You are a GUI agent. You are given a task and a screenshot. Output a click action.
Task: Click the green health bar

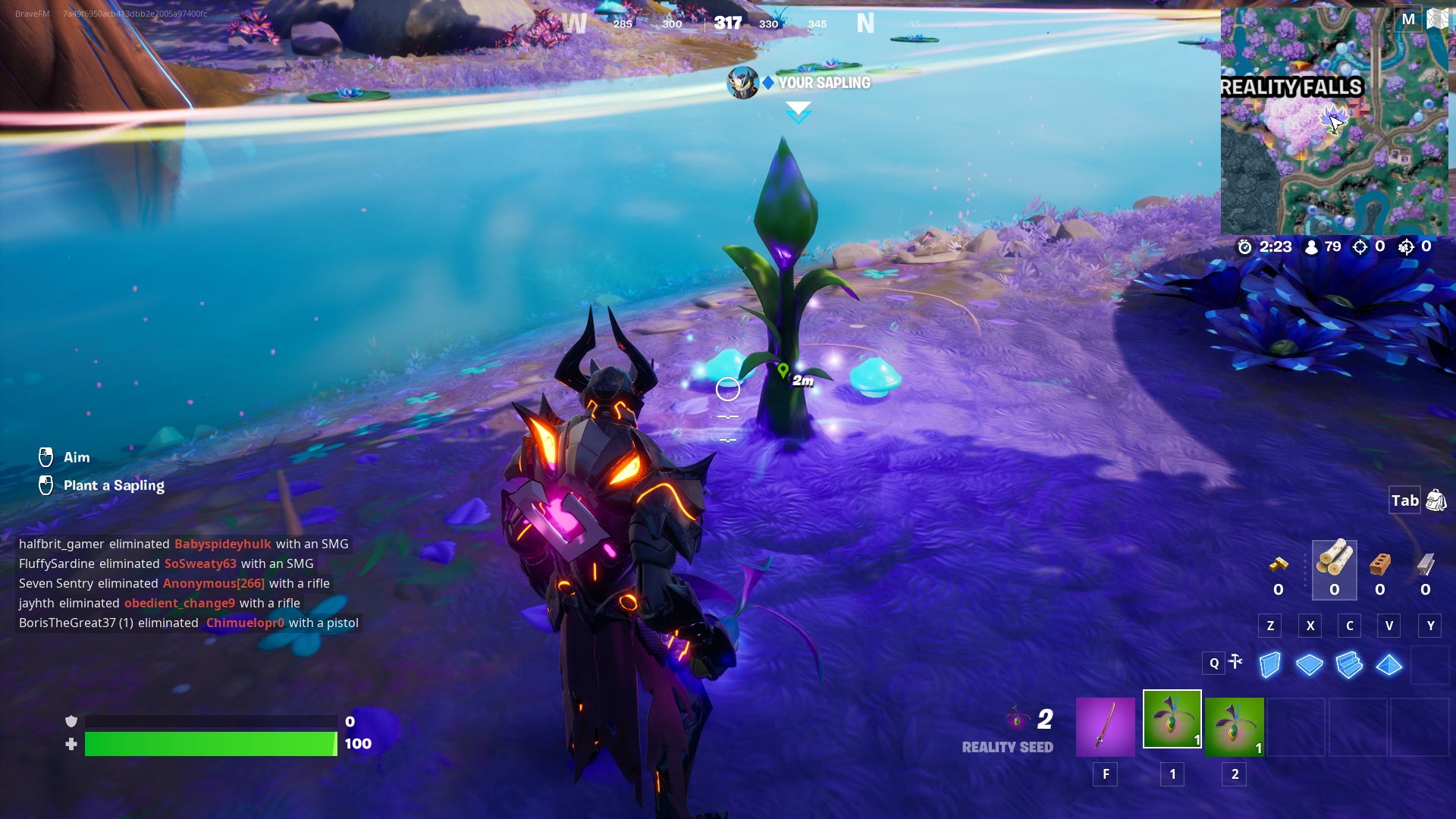click(211, 744)
